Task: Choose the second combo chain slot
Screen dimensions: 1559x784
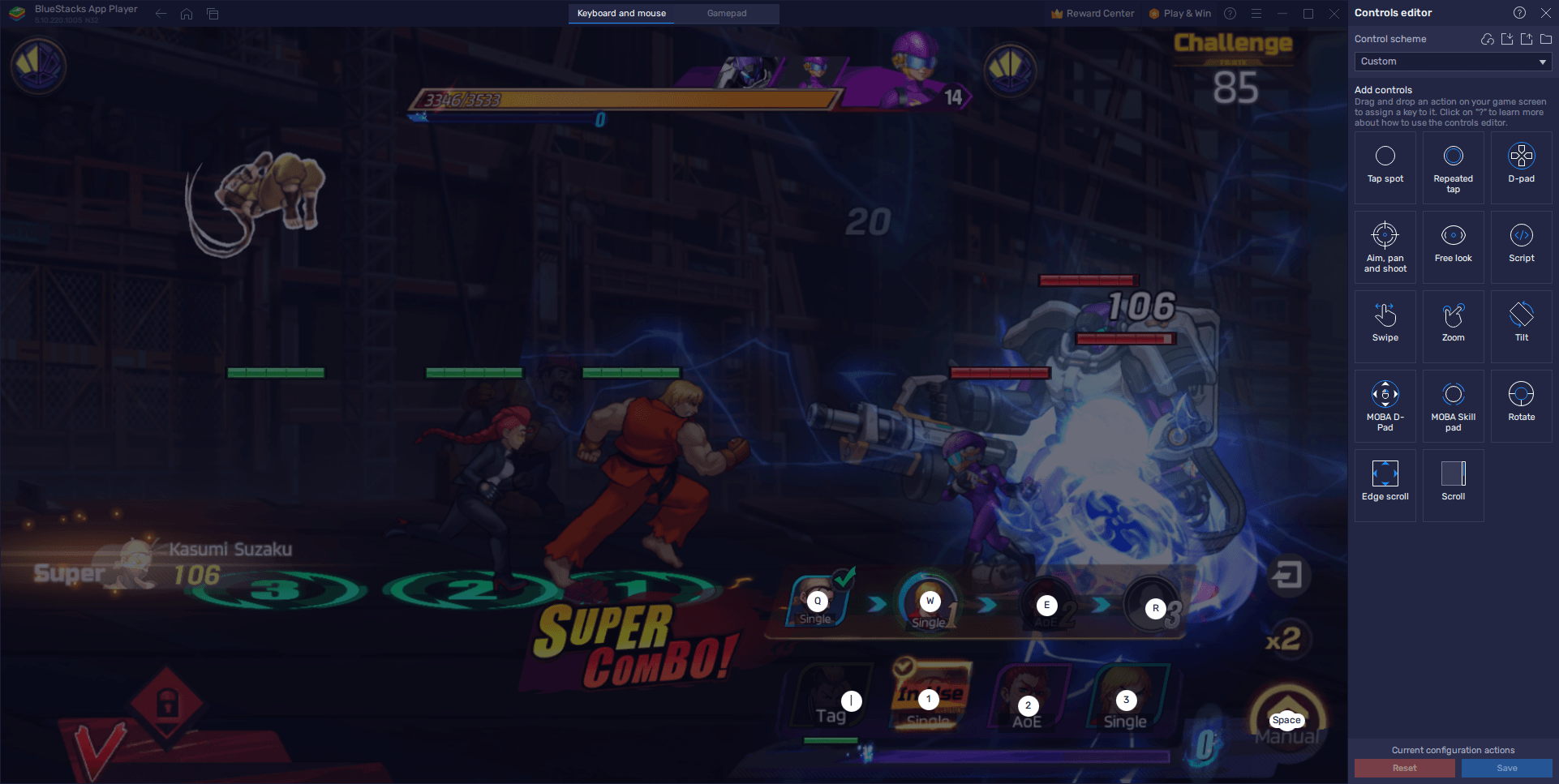Action: [x=930, y=603]
